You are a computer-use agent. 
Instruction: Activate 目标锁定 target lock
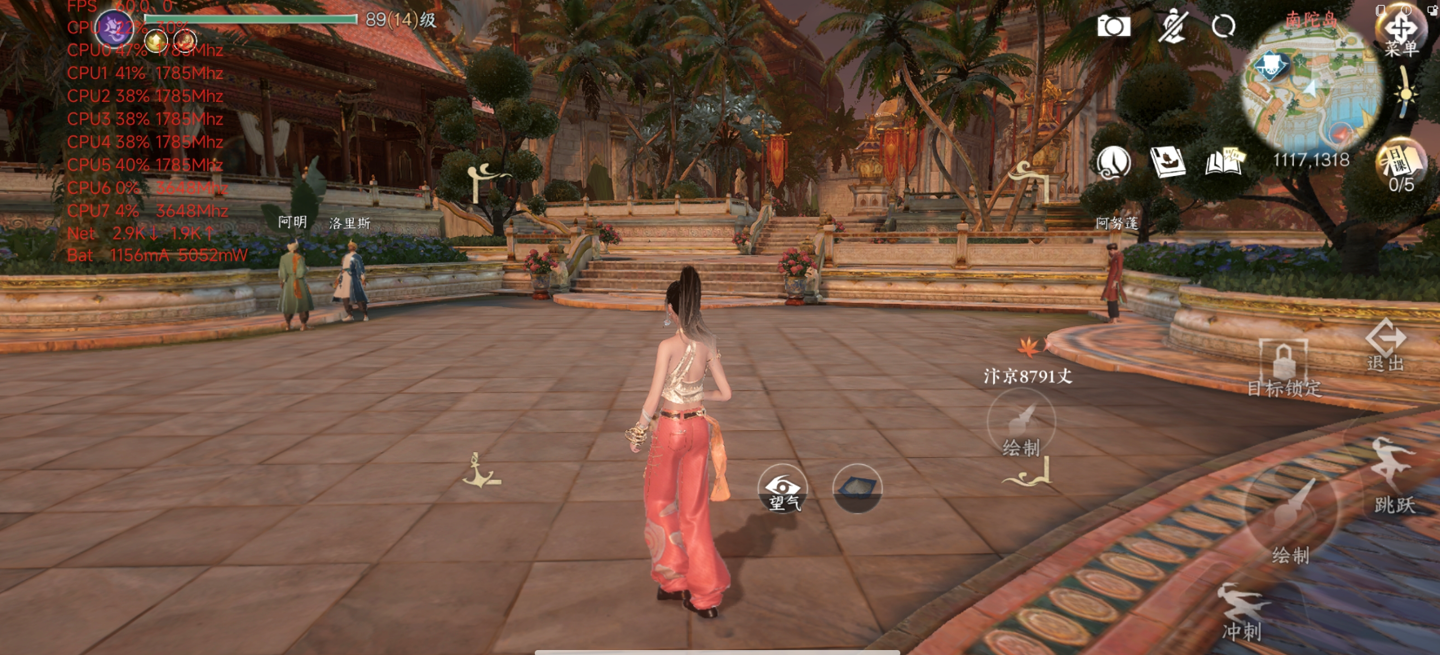tap(1284, 367)
